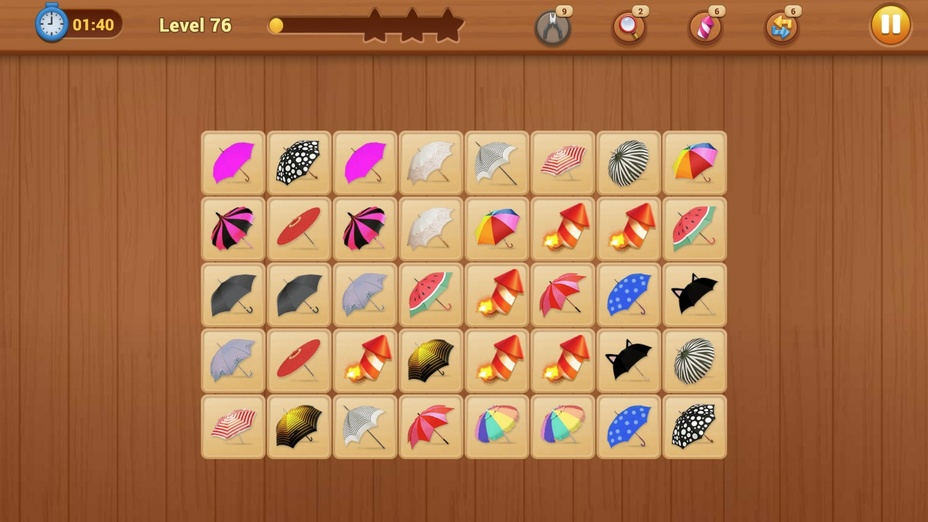Activate the magnifying glass hint
Screen dimensions: 928x522
pos(629,27)
